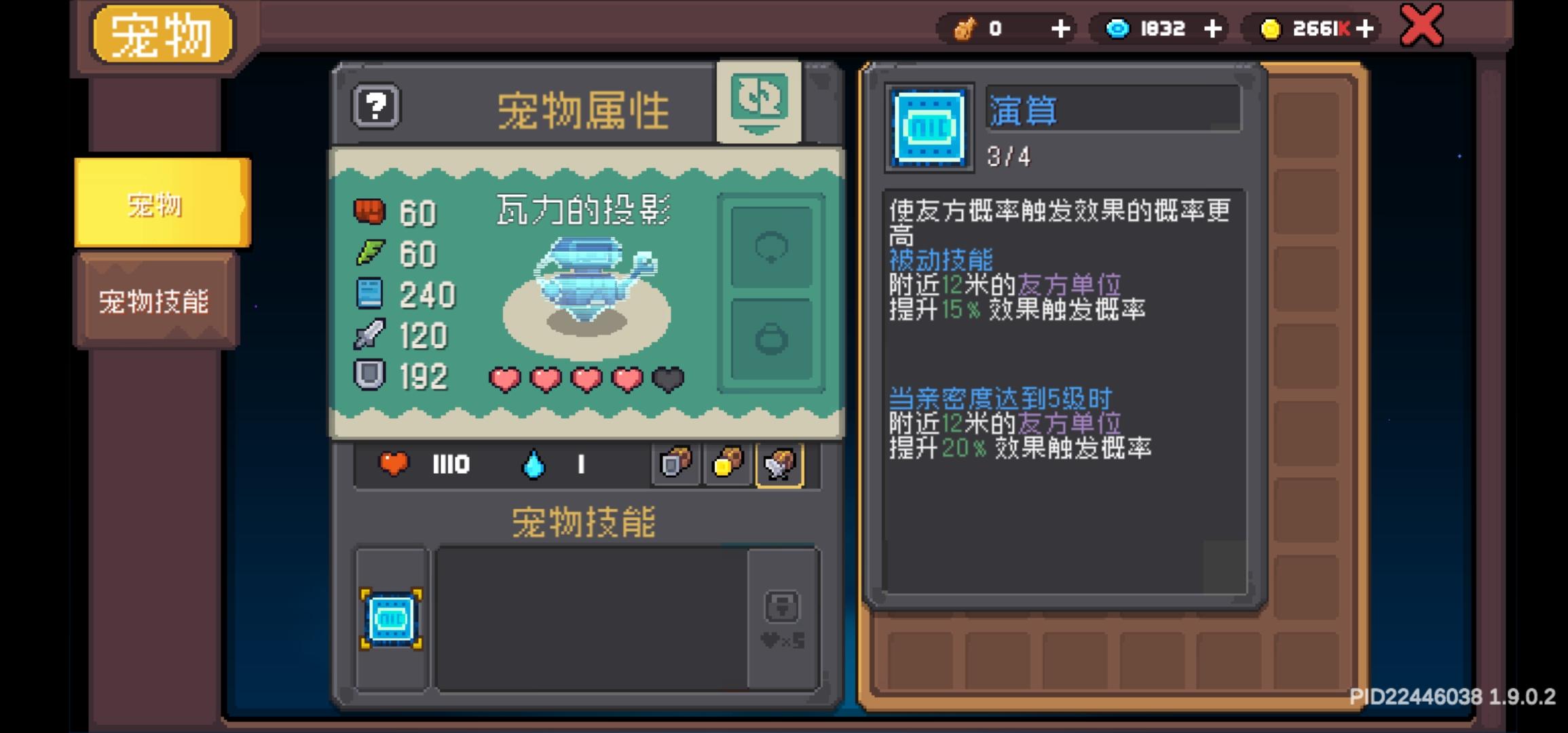This screenshot has height=733, width=1568.
Task: Open the pet swap/refresh icon beside 宠物属性
Action: 760,104
